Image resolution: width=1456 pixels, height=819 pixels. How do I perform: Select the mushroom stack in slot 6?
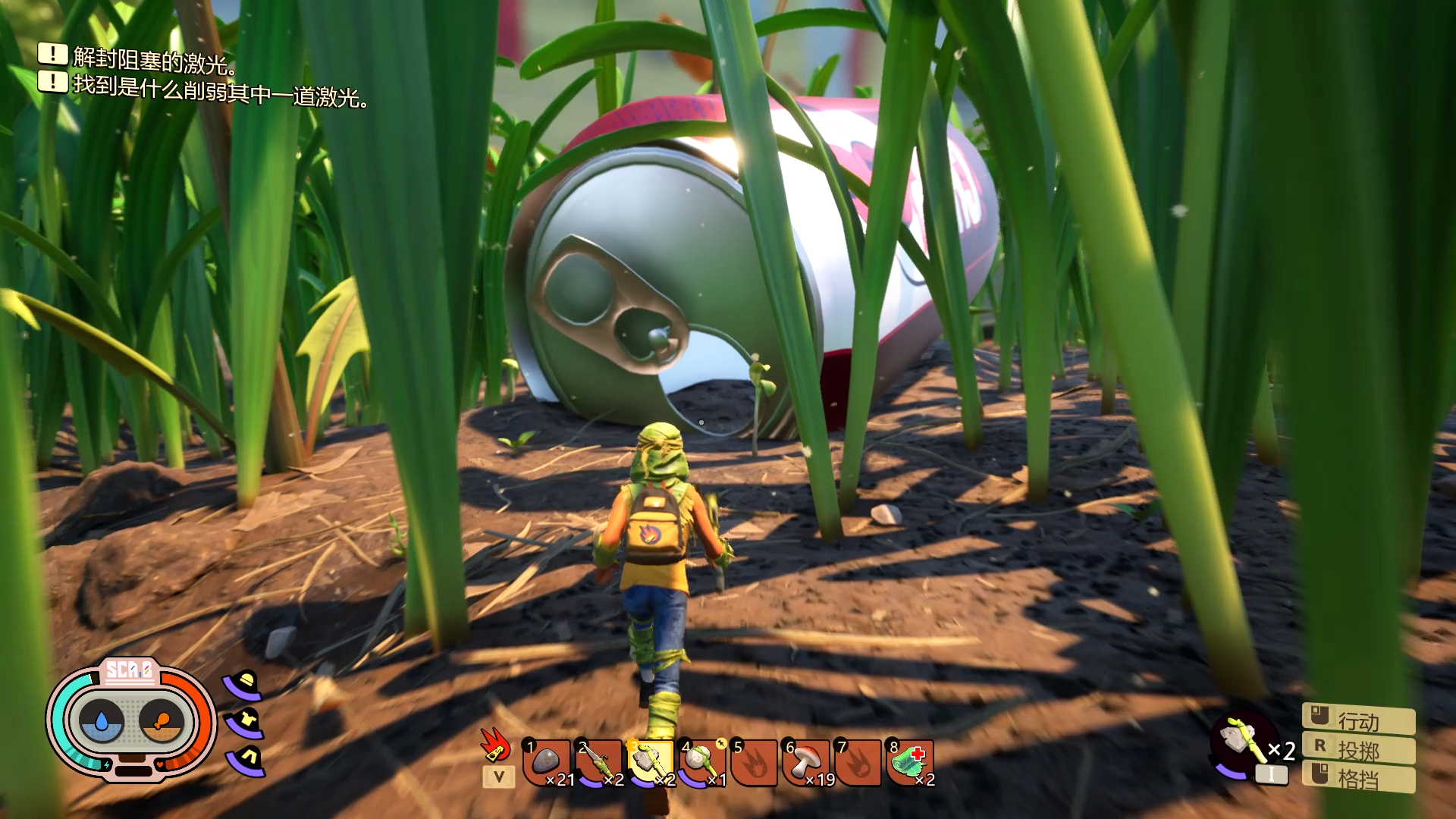pos(805,762)
